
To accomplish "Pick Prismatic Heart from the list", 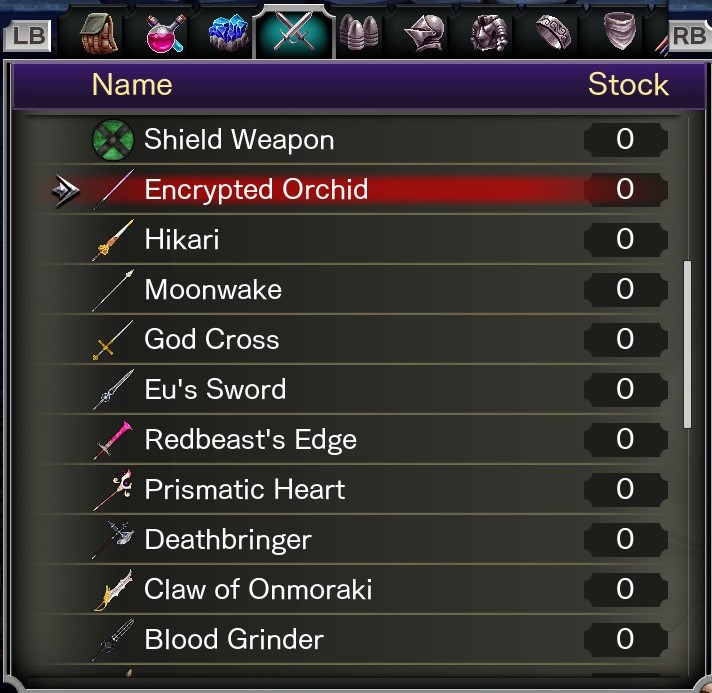I will point(245,489).
